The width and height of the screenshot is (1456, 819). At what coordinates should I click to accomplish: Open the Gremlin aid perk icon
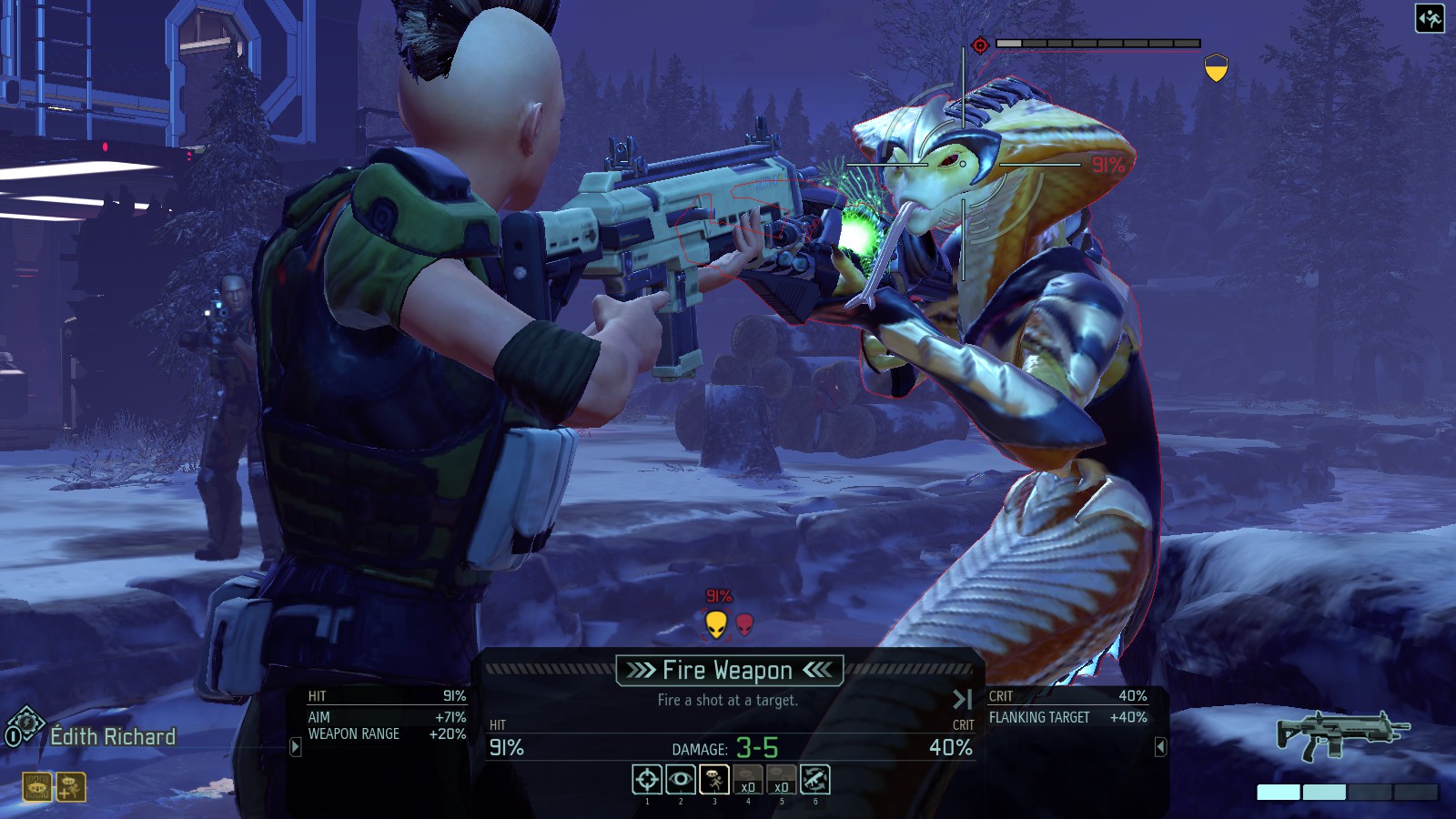[71, 787]
